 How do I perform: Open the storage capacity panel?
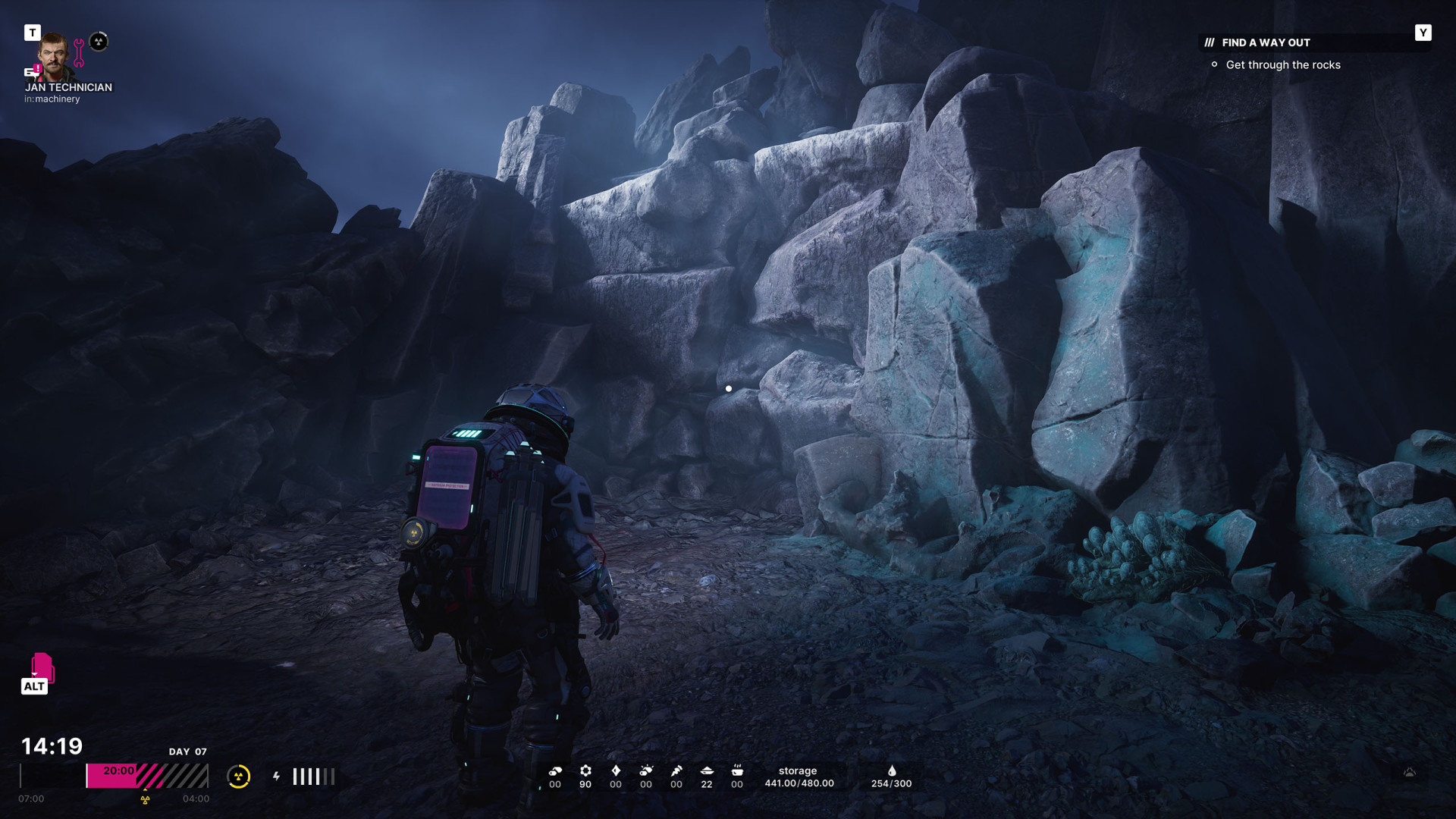click(x=799, y=777)
